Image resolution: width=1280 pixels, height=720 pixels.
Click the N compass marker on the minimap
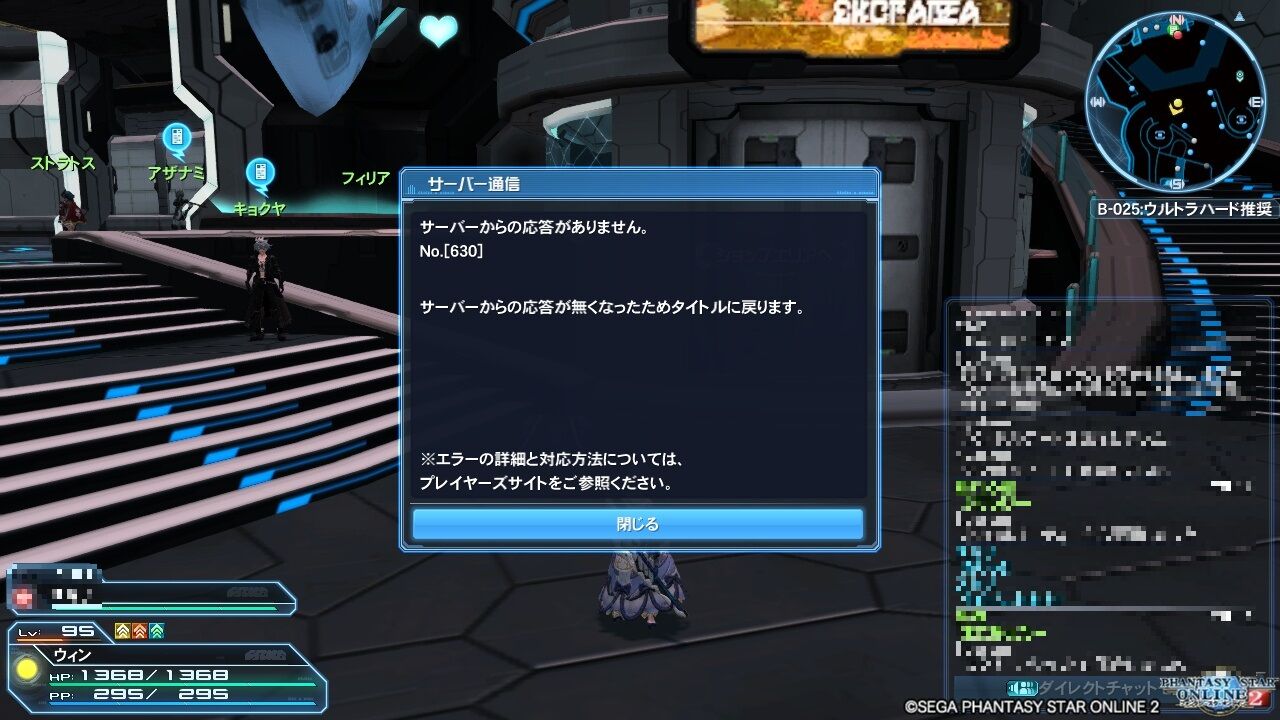coord(1174,18)
